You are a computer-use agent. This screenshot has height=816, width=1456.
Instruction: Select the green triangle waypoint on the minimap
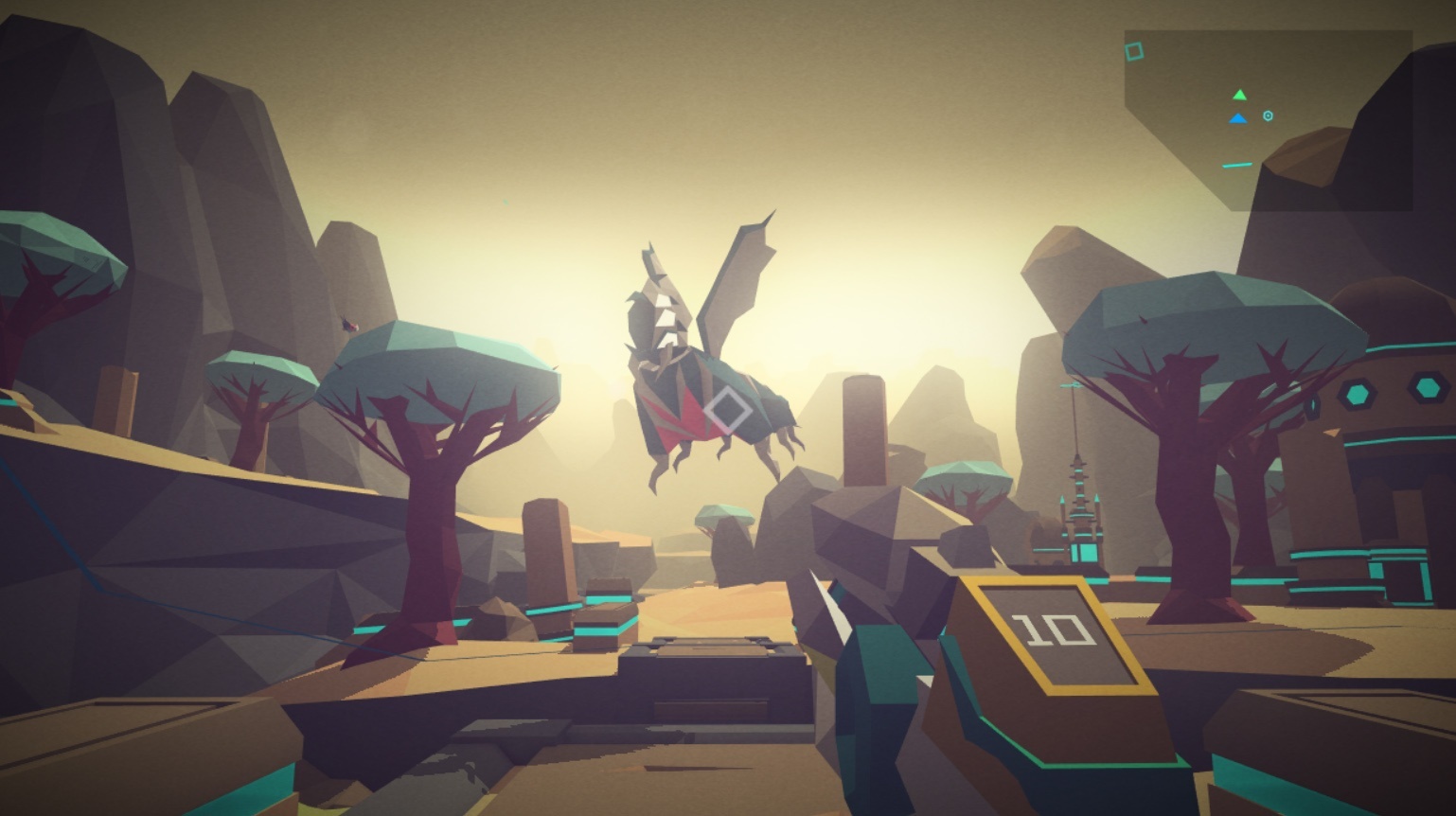1239,95
